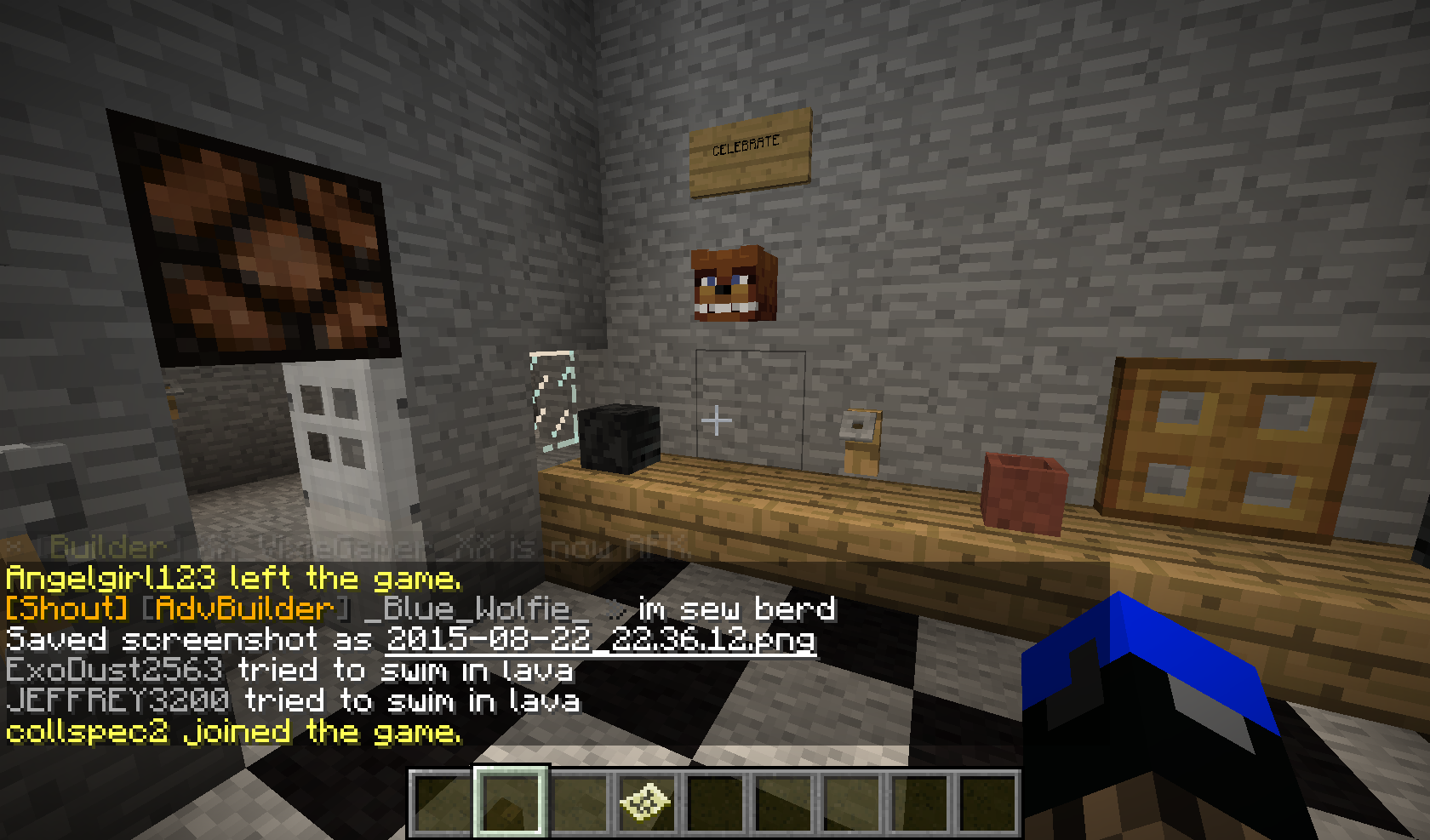Click the highlighted selected hotbar slot

coord(509,803)
